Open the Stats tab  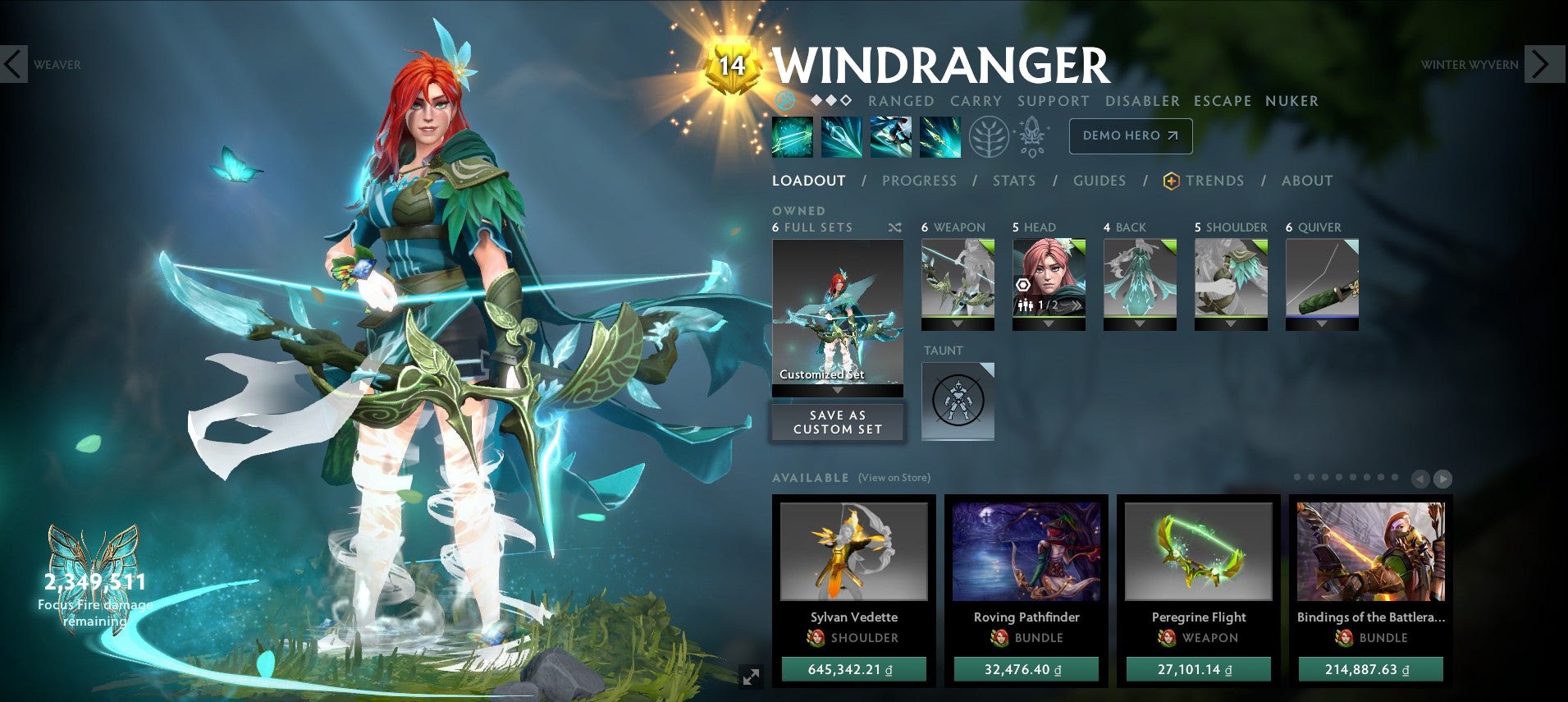point(1014,181)
